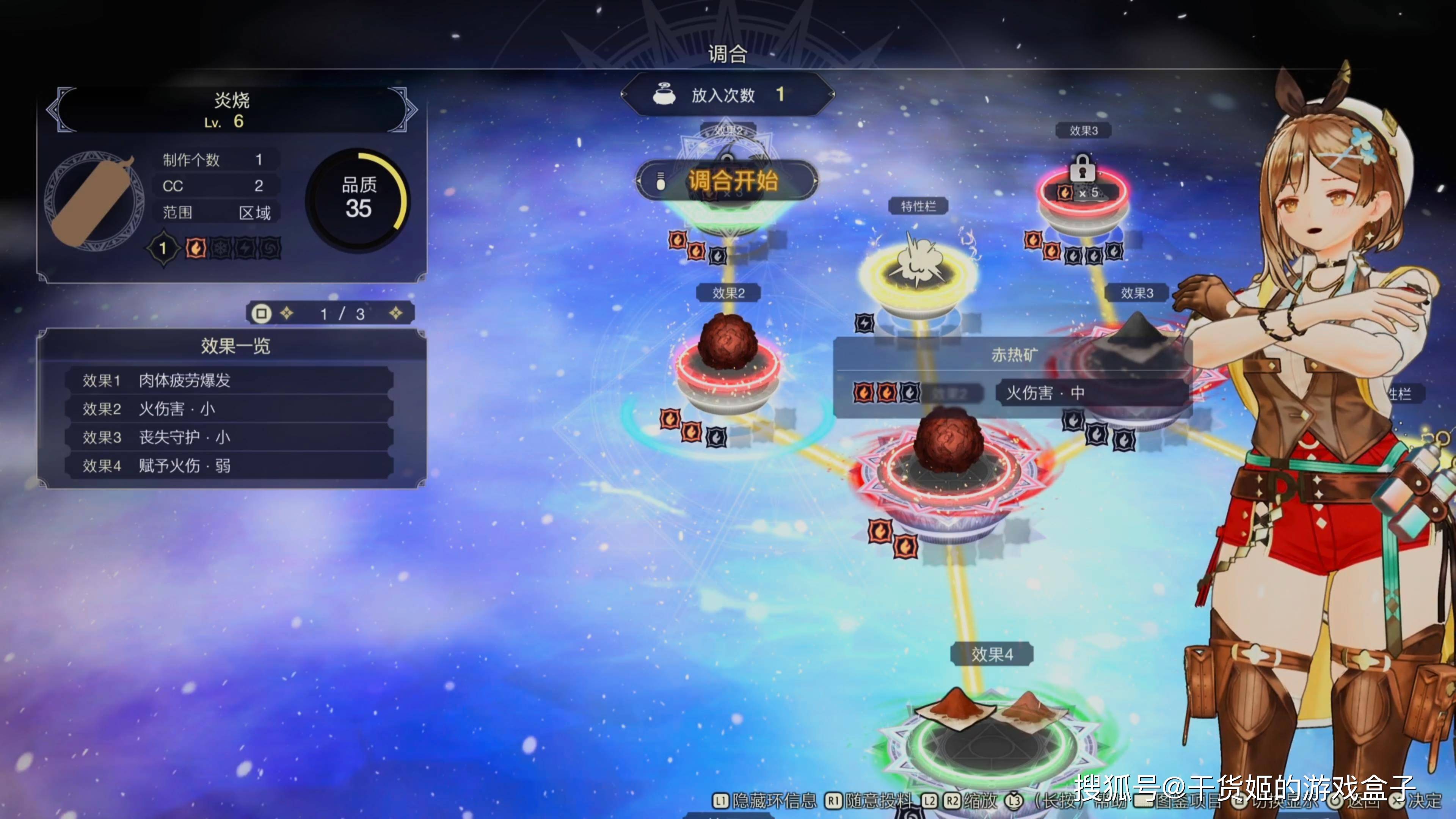This screenshot has width=1456, height=819.
Task: Select the green 效果4 loop with powder piles
Action: click(989, 735)
